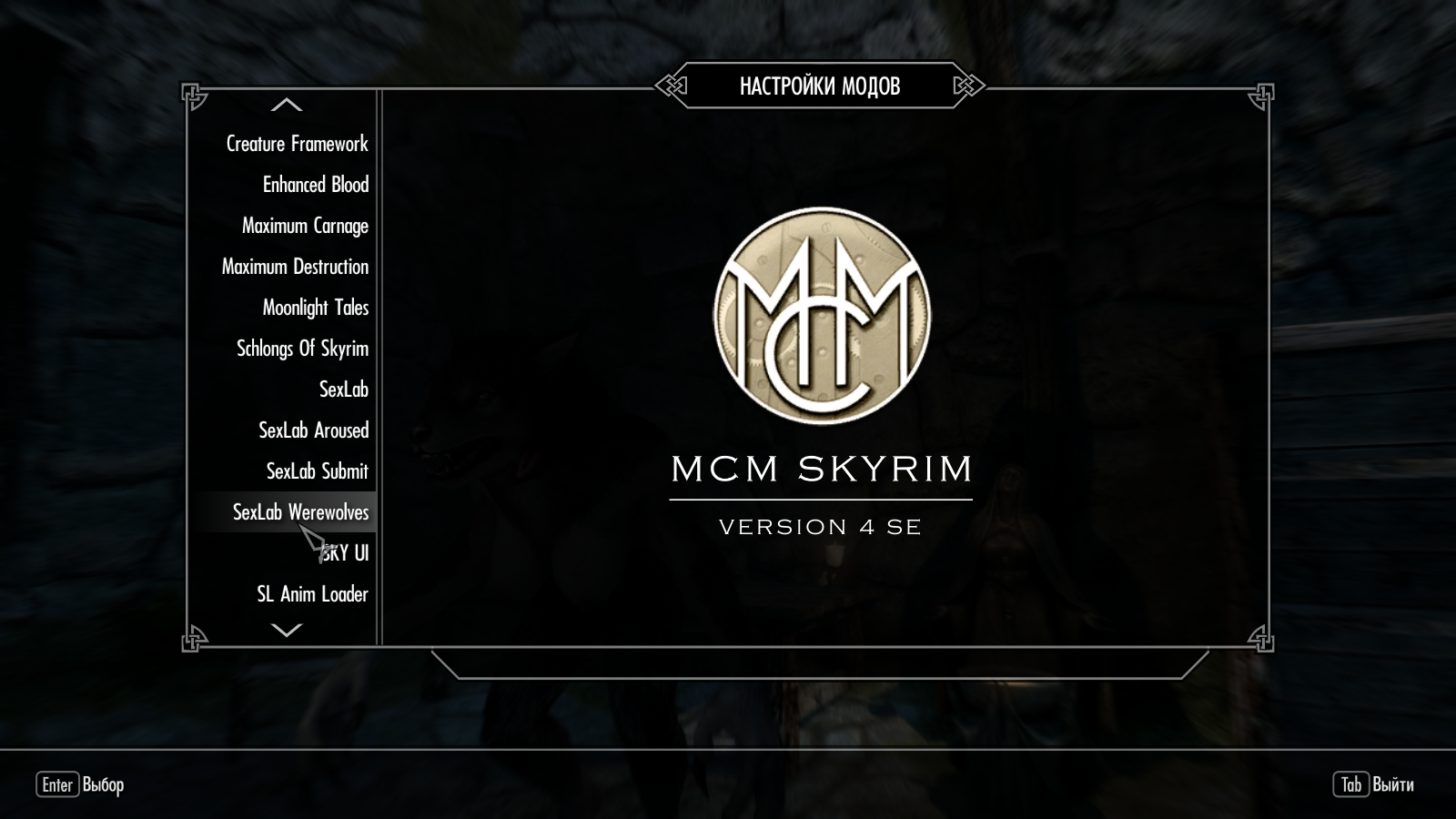Choose Maximum Carnage in the mod list

click(305, 226)
